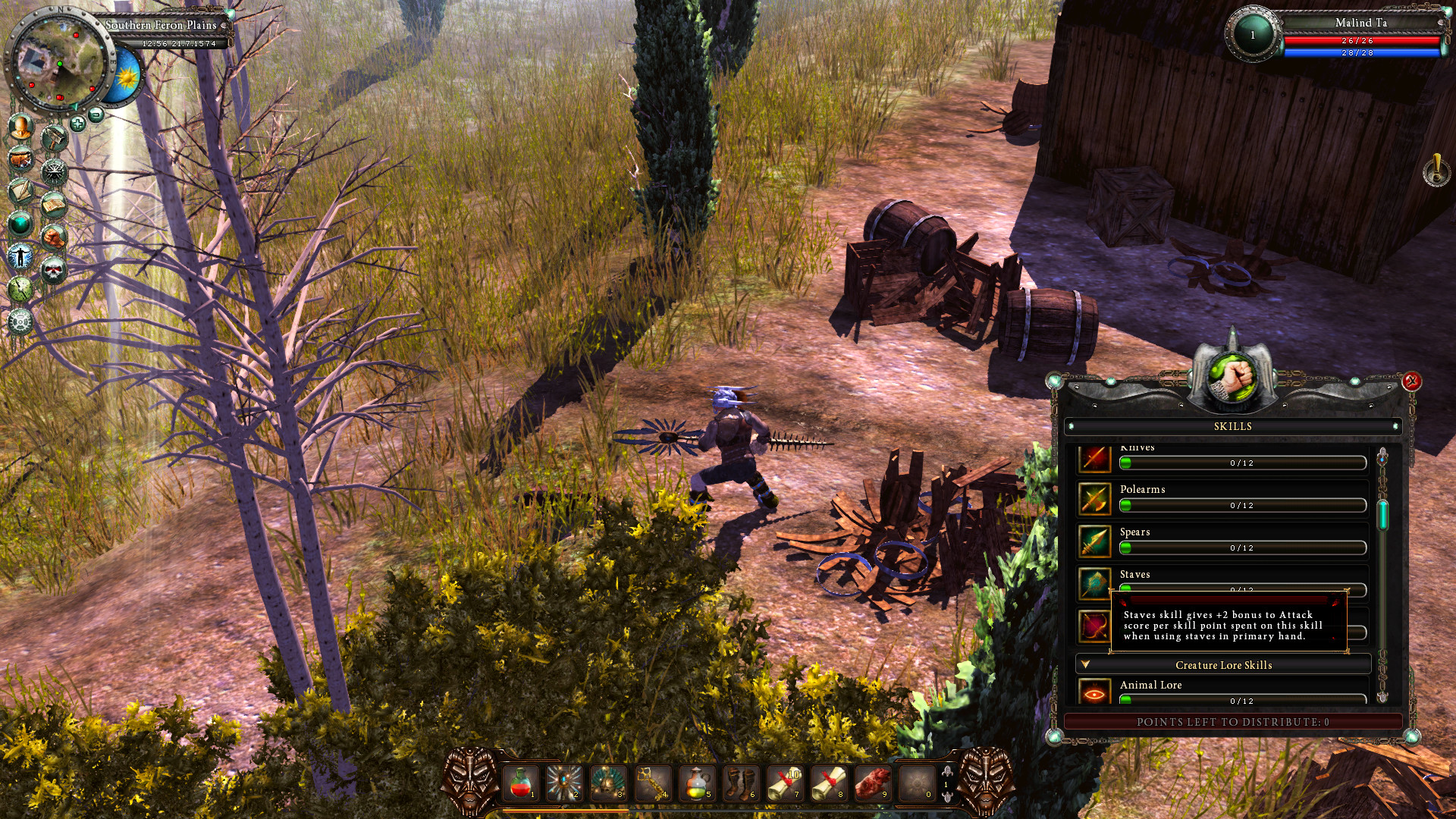1456x819 pixels.
Task: Open the inventory bag icon on sidebar
Action: coord(20,159)
